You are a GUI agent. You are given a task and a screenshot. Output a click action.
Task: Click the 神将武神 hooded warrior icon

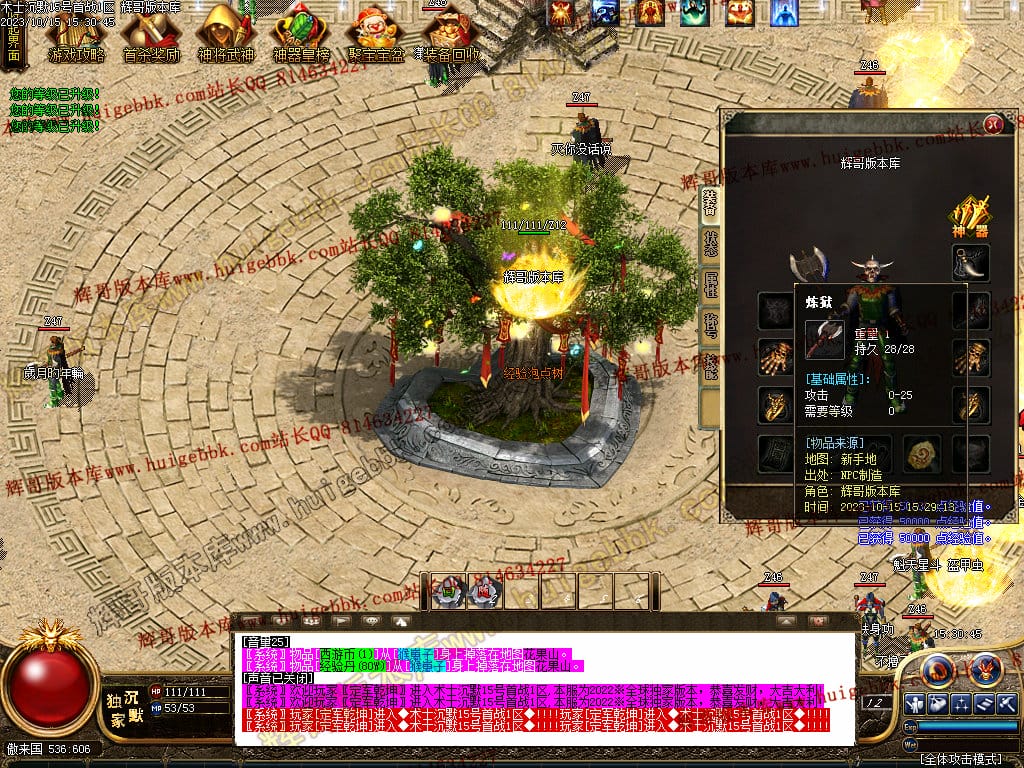[225, 35]
